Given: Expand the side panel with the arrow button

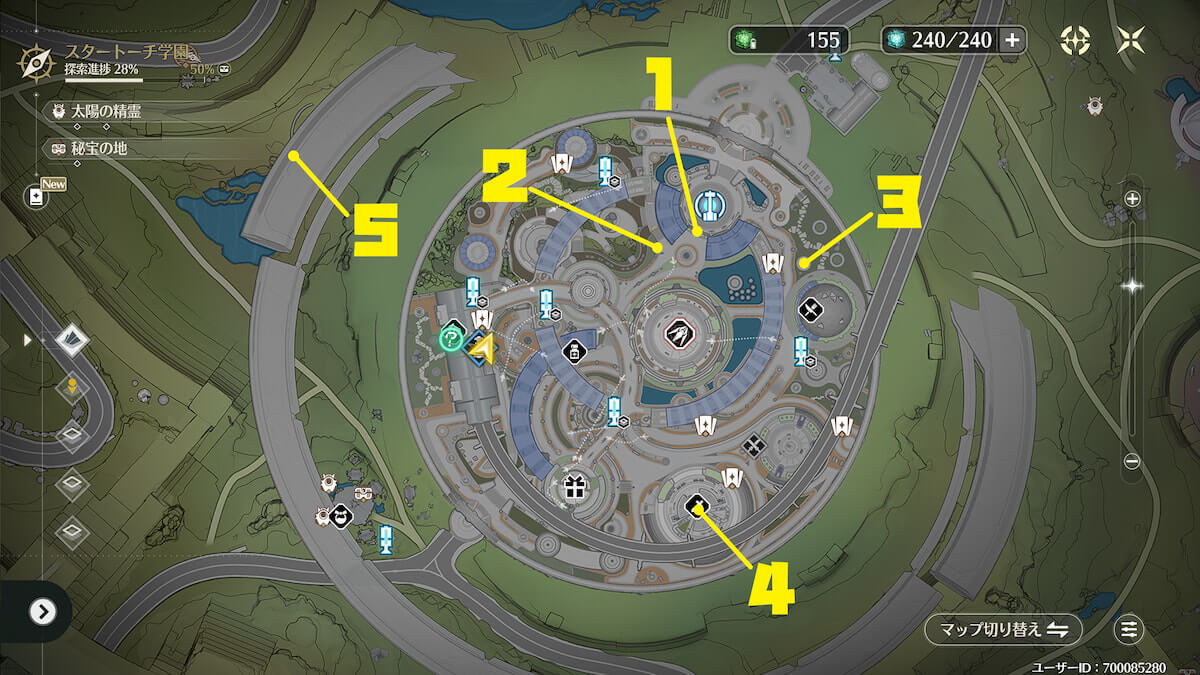Looking at the screenshot, I should pos(42,611).
